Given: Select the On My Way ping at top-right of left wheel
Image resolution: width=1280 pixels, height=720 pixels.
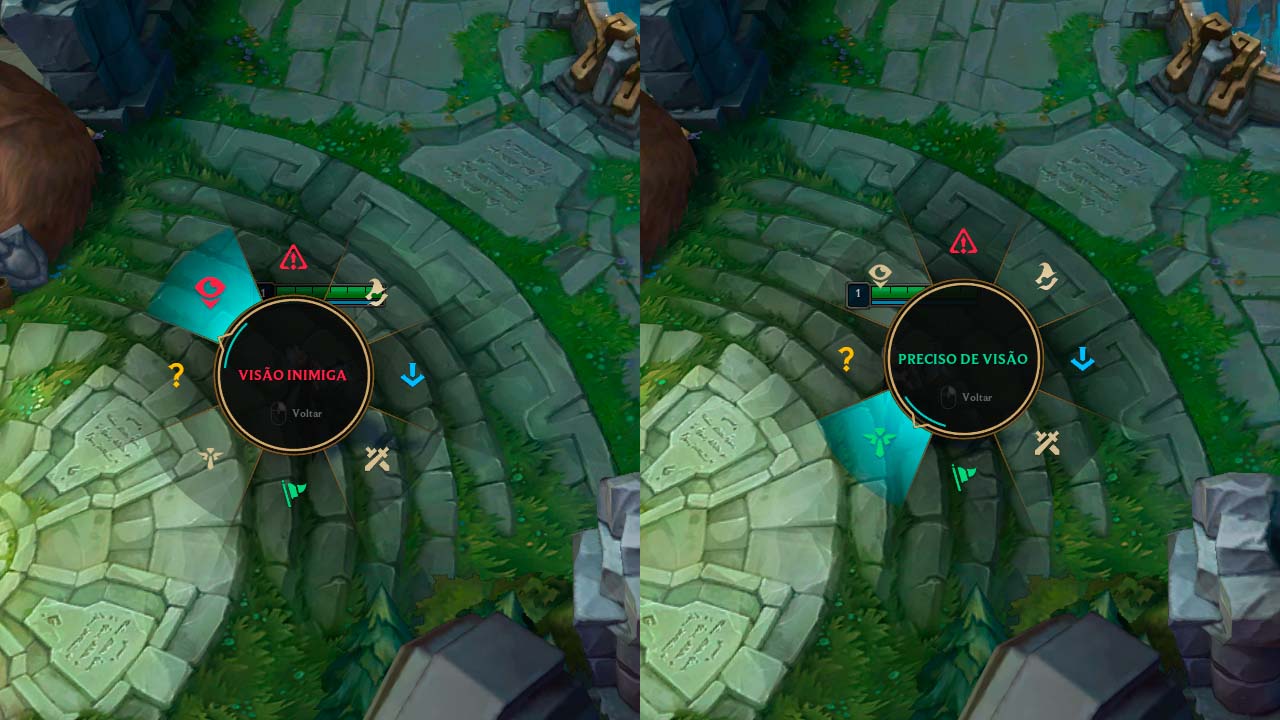Looking at the screenshot, I should (x=377, y=290).
